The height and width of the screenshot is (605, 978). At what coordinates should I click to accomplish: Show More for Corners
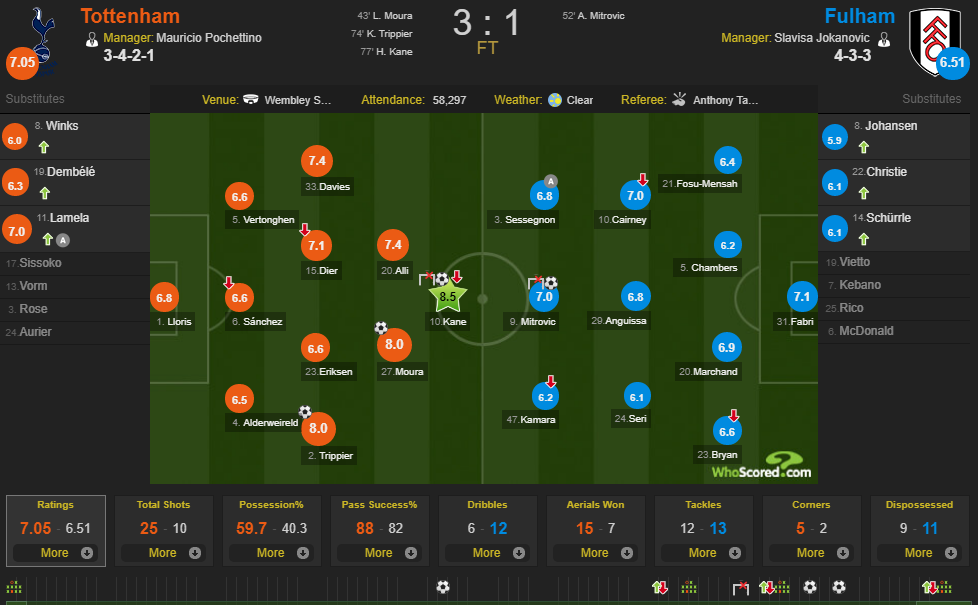[x=811, y=553]
